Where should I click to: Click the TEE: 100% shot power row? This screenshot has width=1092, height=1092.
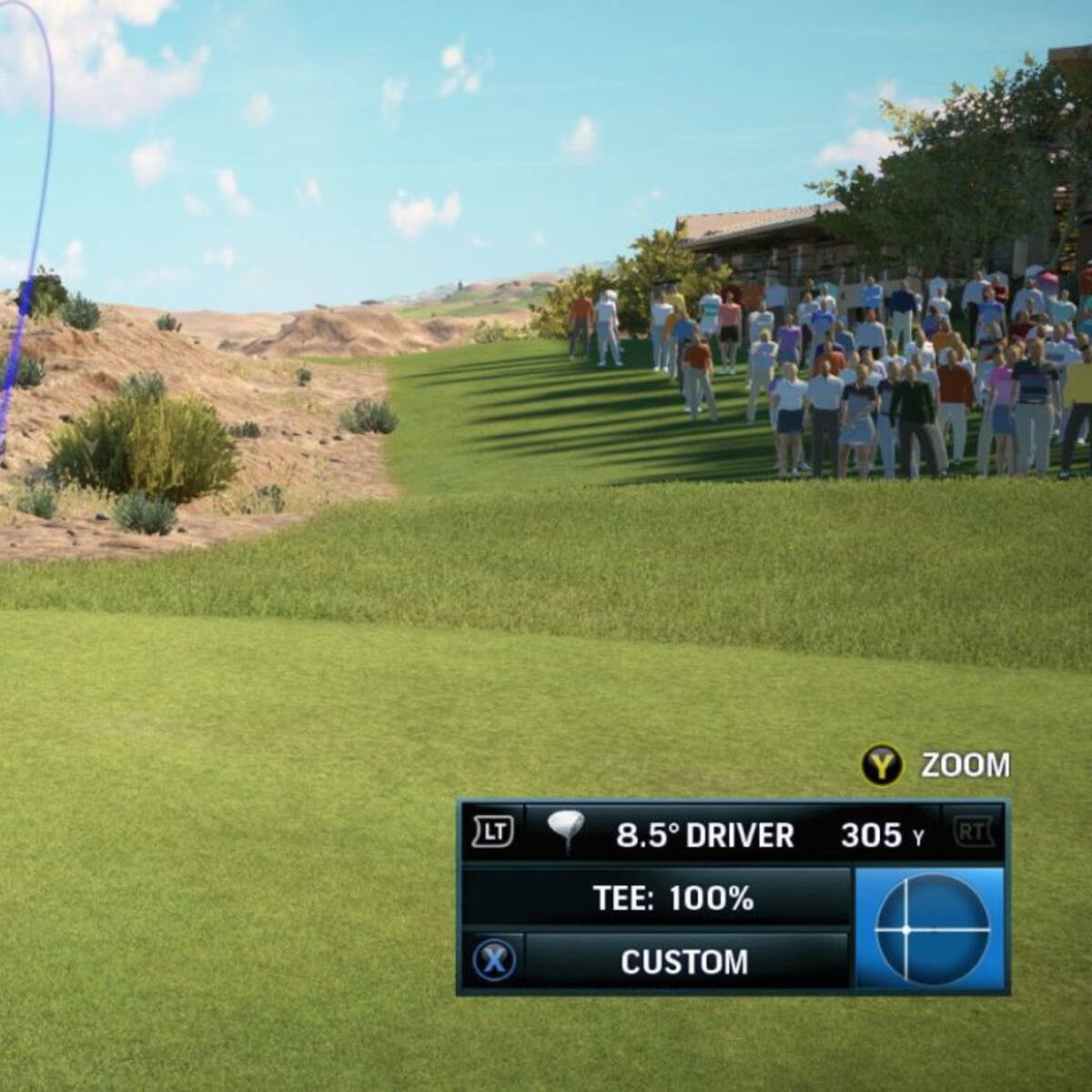tap(673, 899)
